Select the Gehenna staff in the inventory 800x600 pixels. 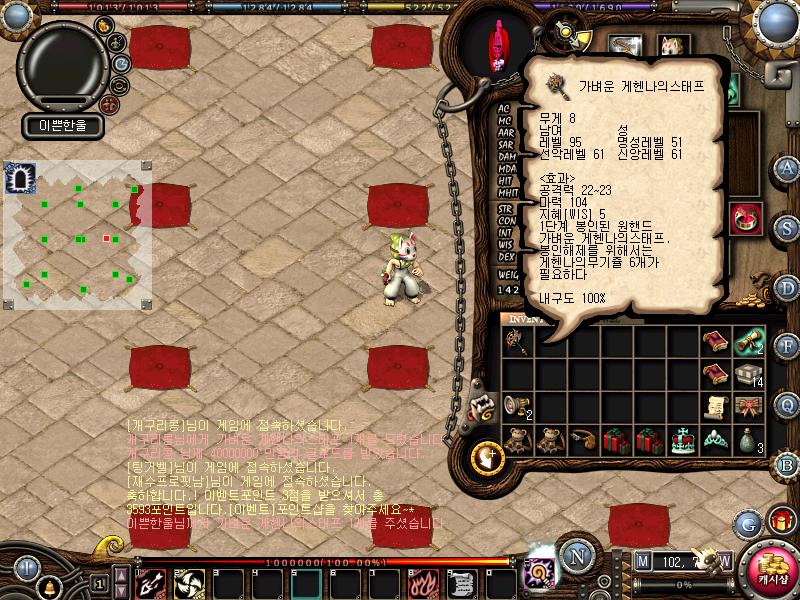click(x=517, y=341)
